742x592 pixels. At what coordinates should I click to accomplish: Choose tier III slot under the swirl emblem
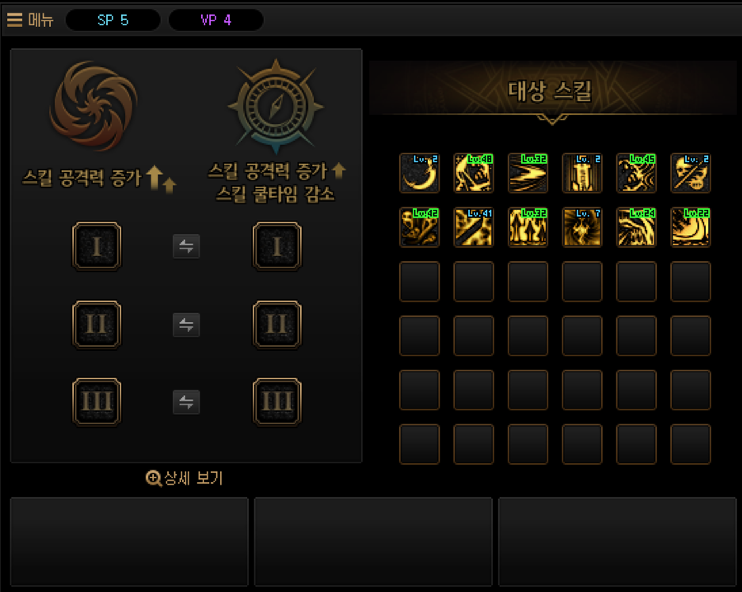tap(96, 402)
